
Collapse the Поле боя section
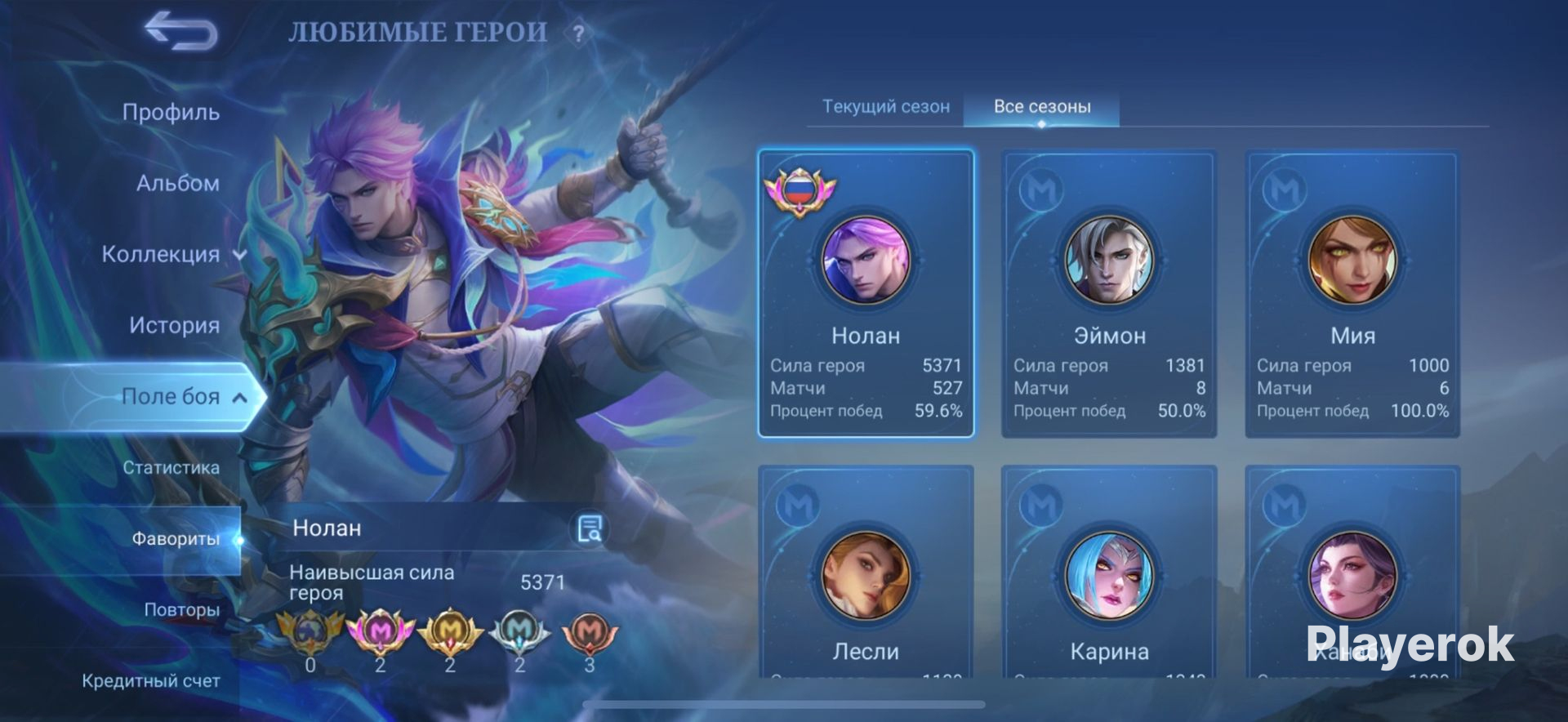[x=183, y=397]
